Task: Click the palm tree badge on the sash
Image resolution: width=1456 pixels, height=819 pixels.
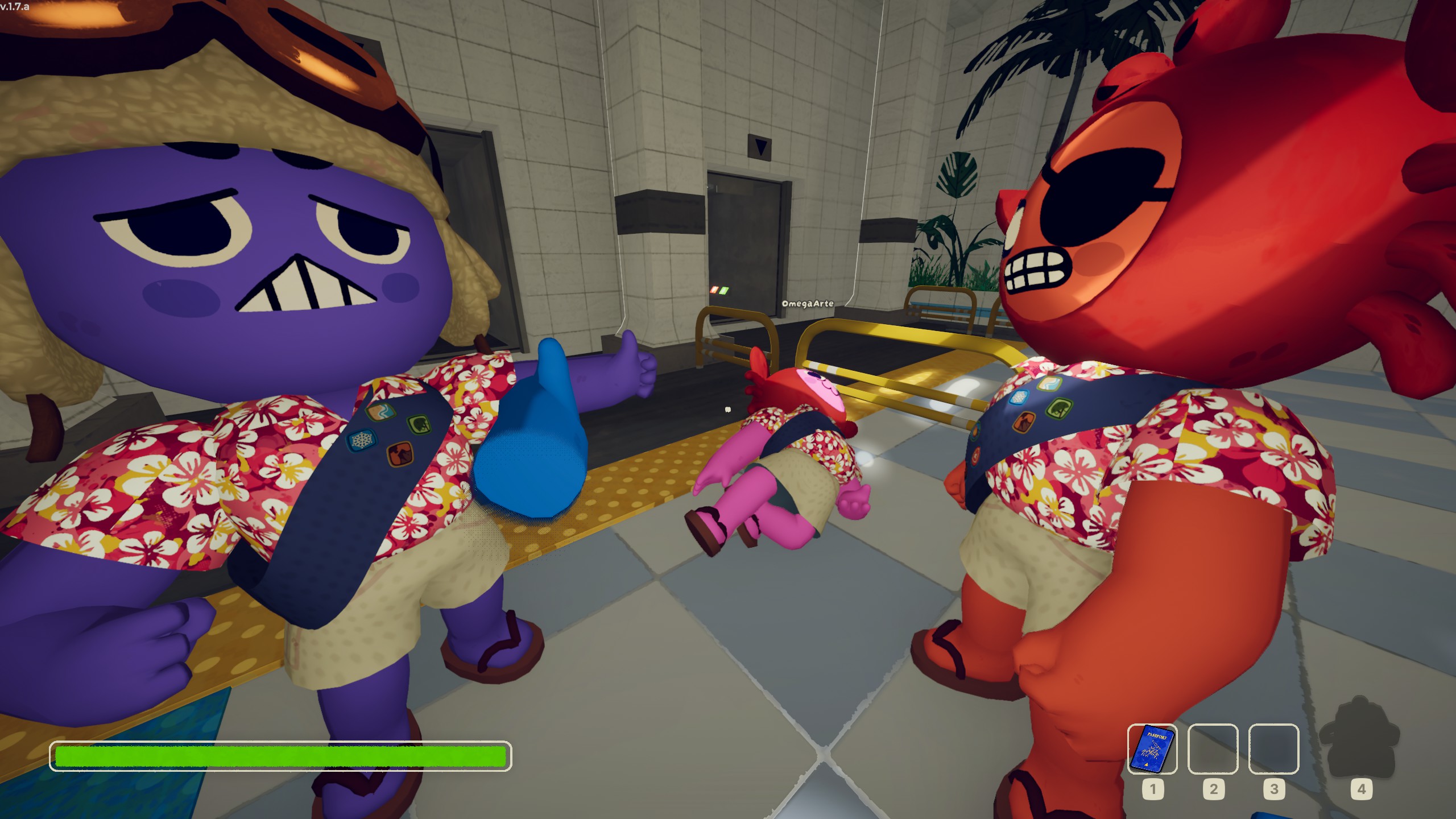Action: [420, 425]
